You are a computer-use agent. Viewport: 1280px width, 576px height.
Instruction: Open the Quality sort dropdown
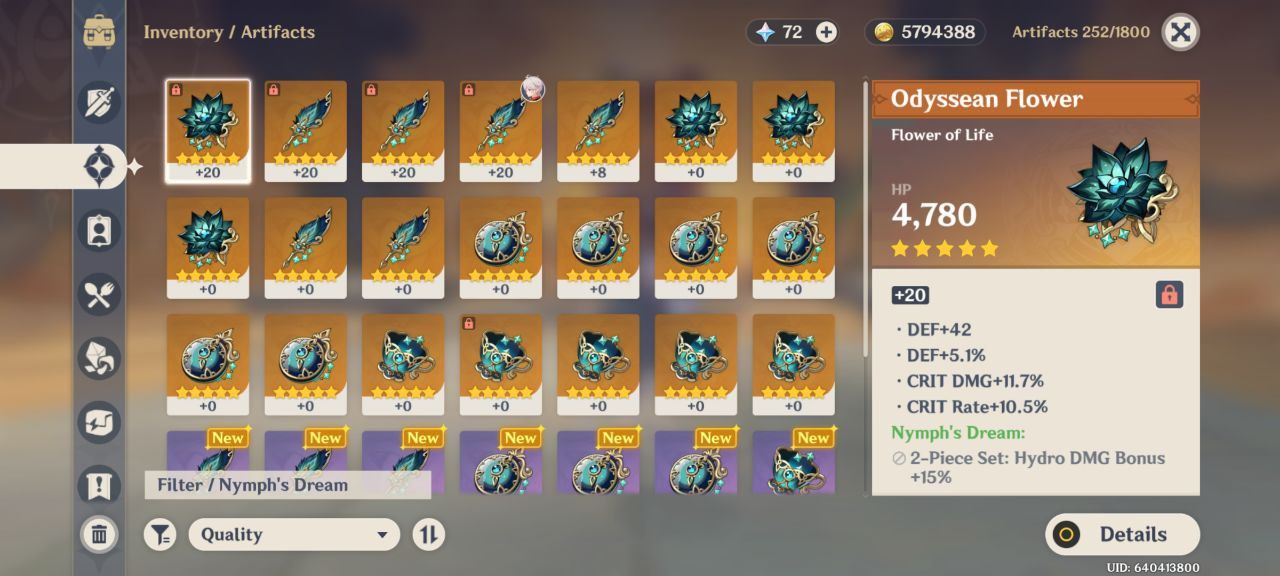294,534
